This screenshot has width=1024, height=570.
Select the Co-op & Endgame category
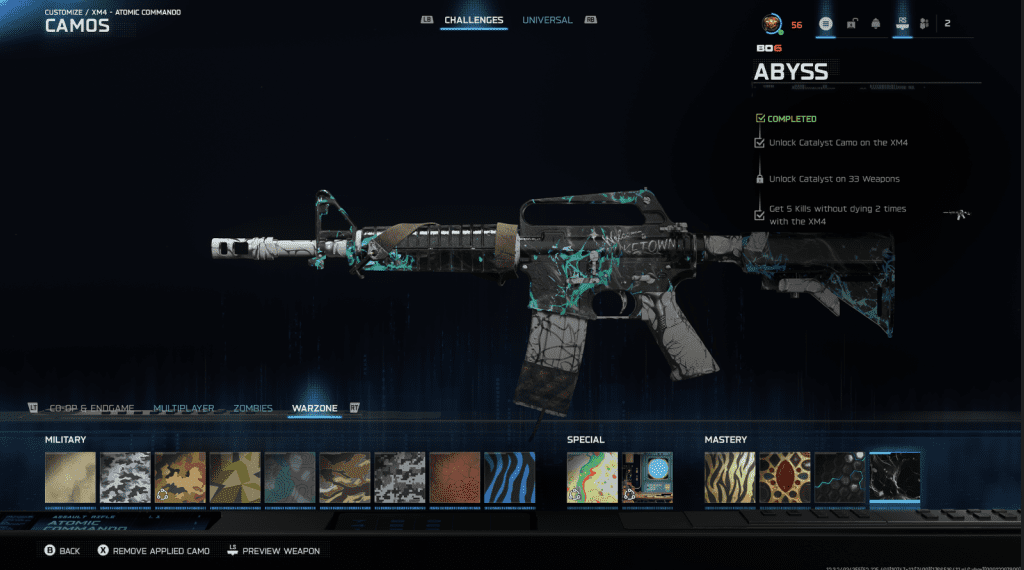click(x=91, y=408)
